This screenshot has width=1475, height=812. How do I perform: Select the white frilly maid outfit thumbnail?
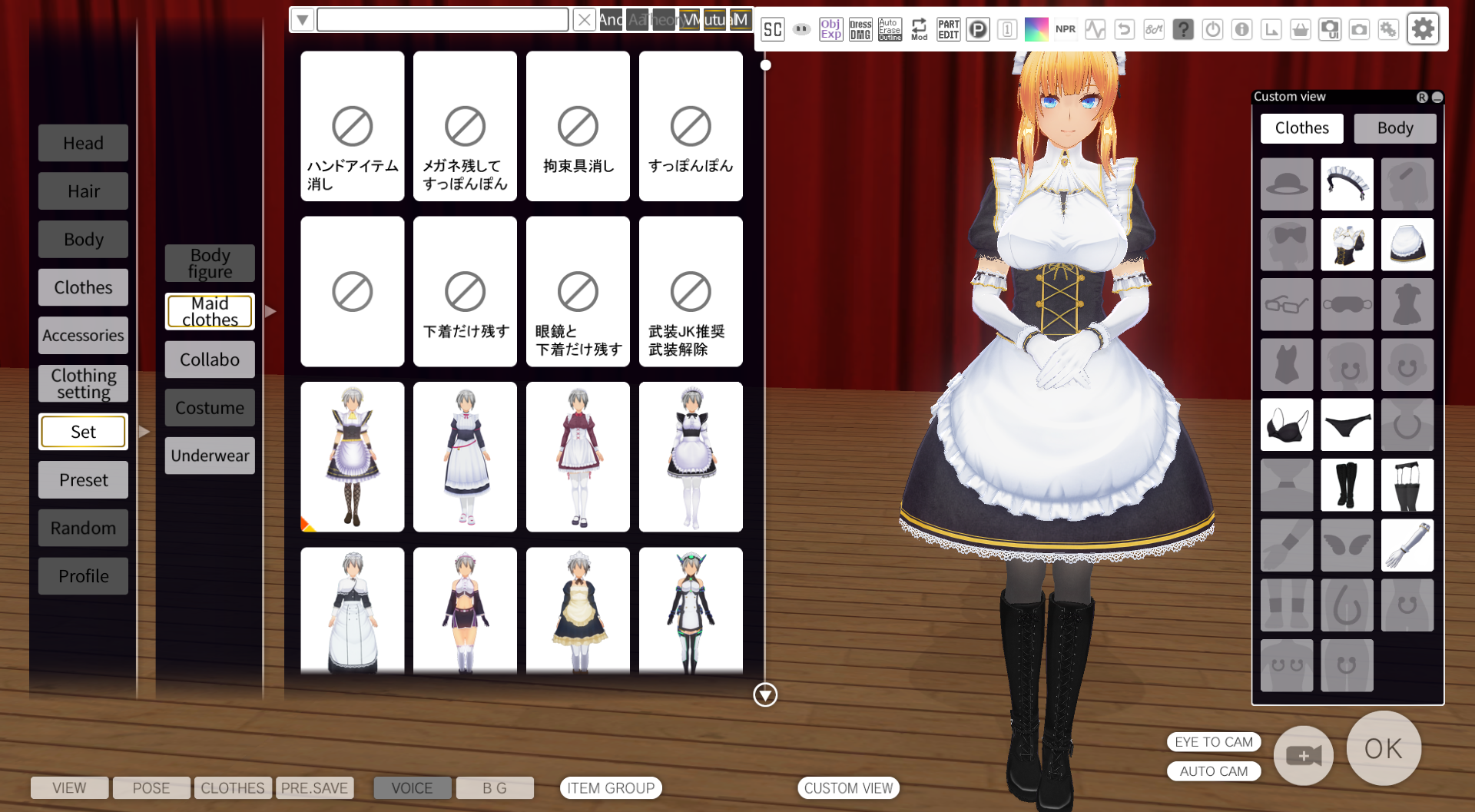(x=691, y=457)
